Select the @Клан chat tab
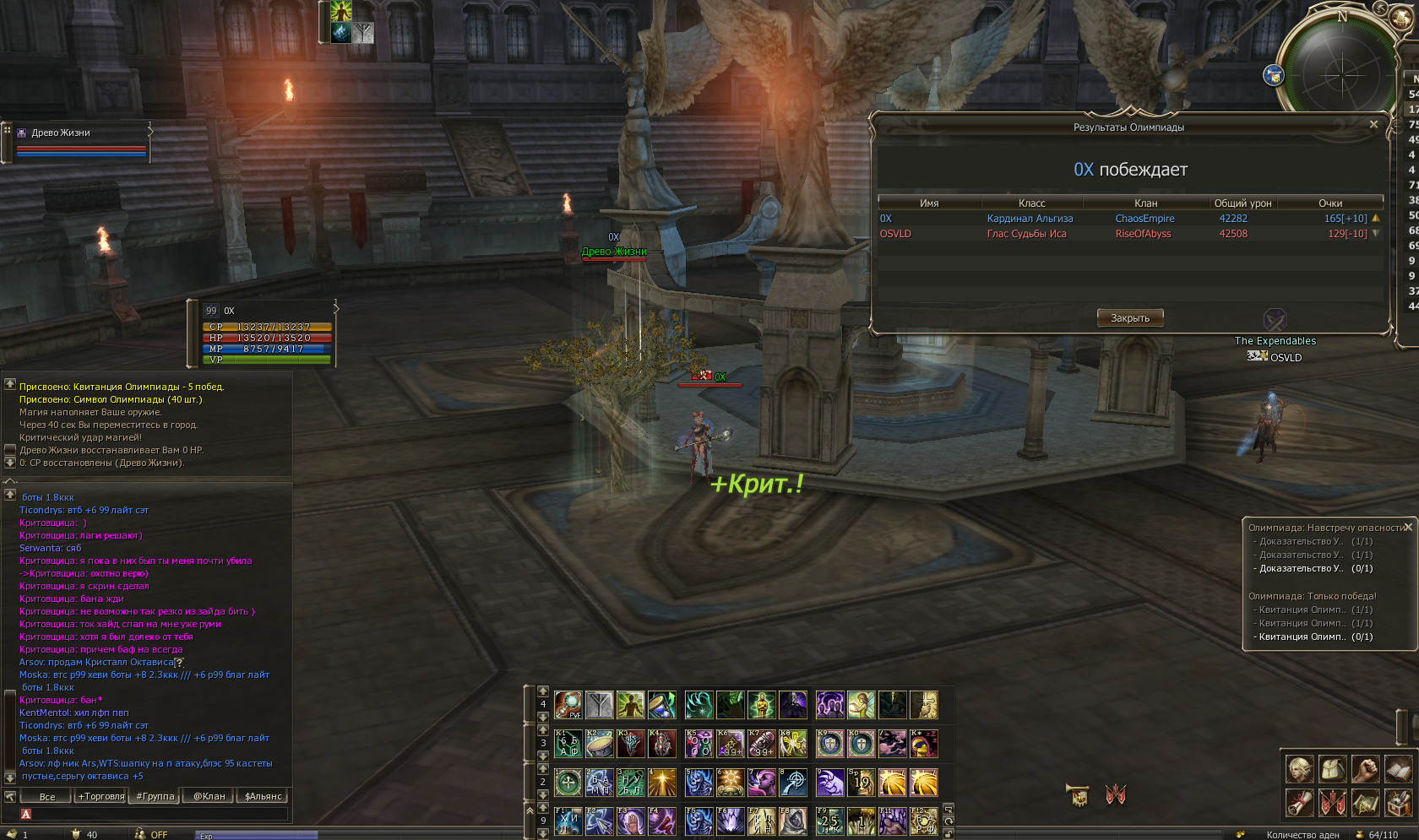 pos(209,796)
